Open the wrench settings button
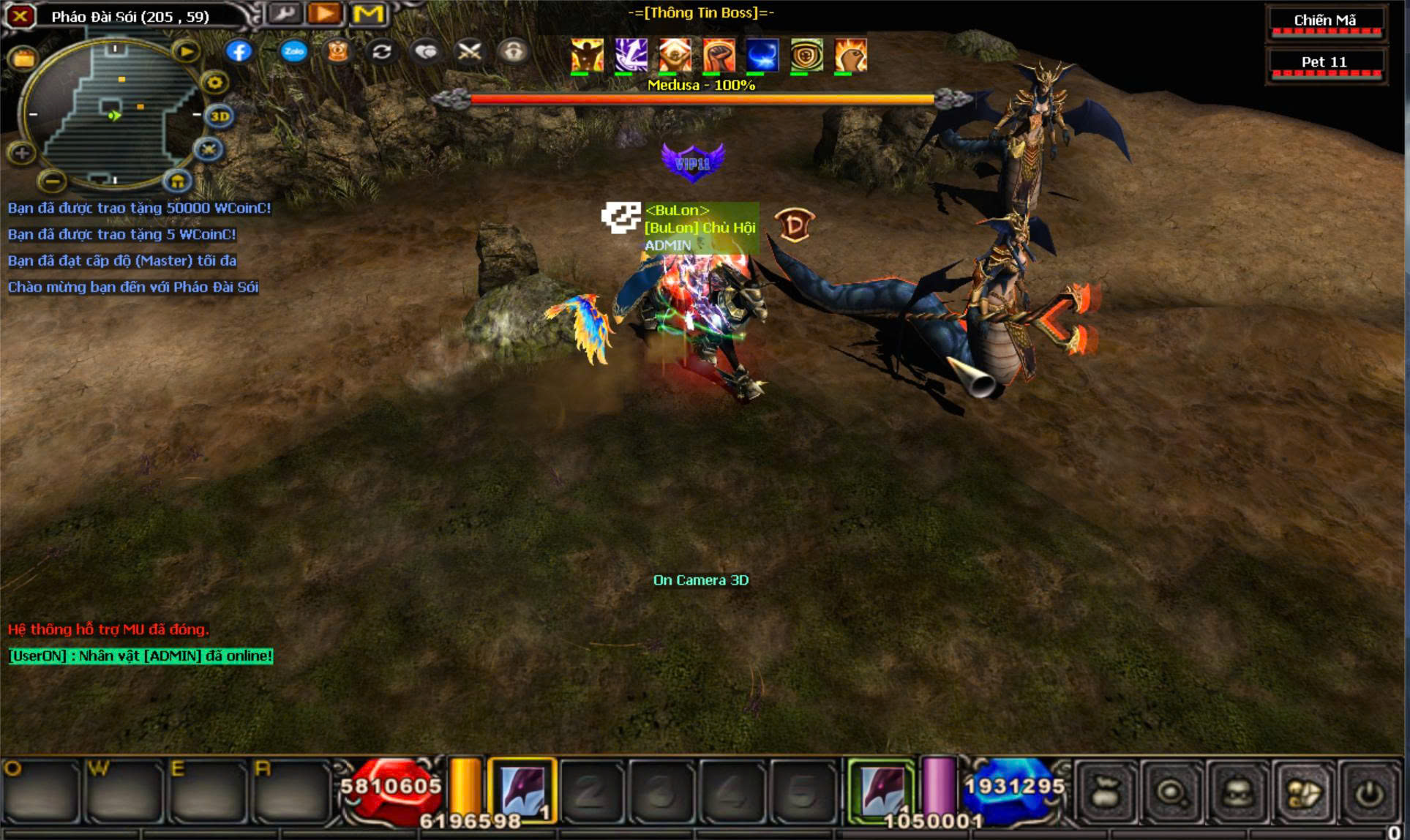Image resolution: width=1410 pixels, height=840 pixels. point(284,14)
